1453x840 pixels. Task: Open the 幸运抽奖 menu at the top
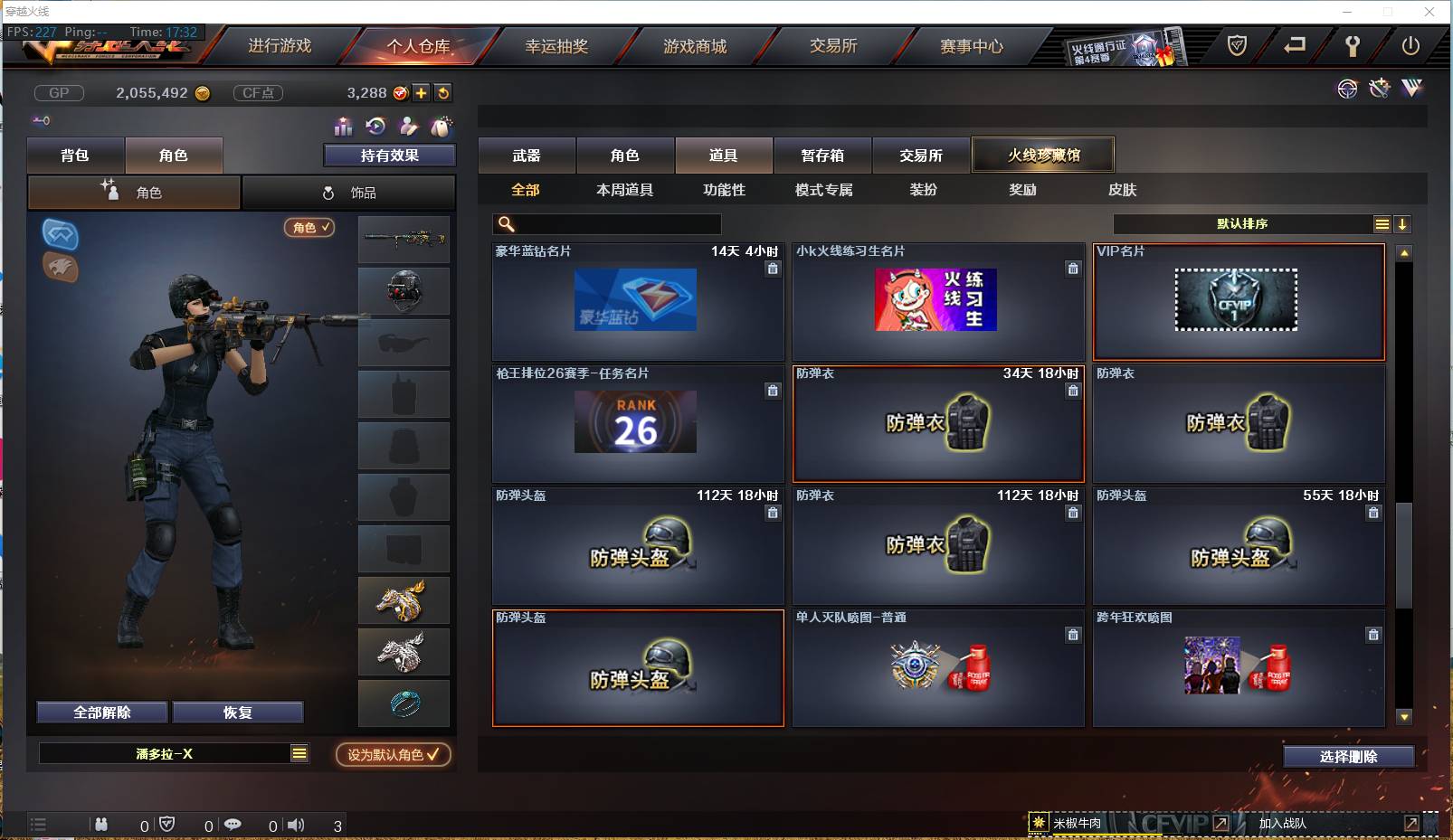[x=558, y=45]
